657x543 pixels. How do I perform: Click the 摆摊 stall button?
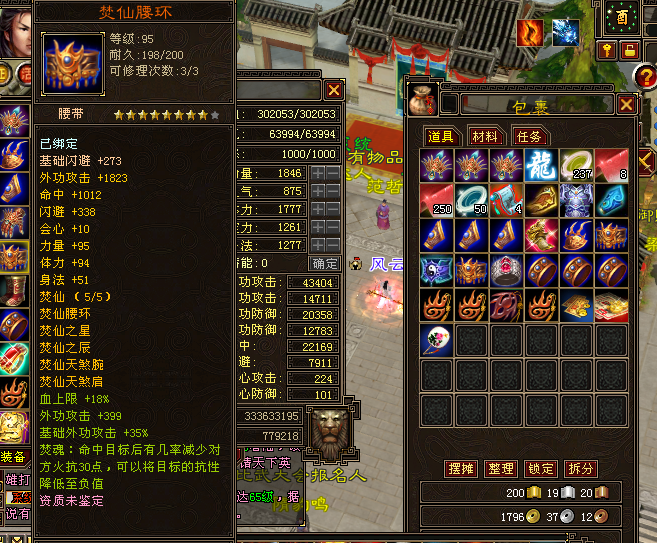click(x=459, y=468)
